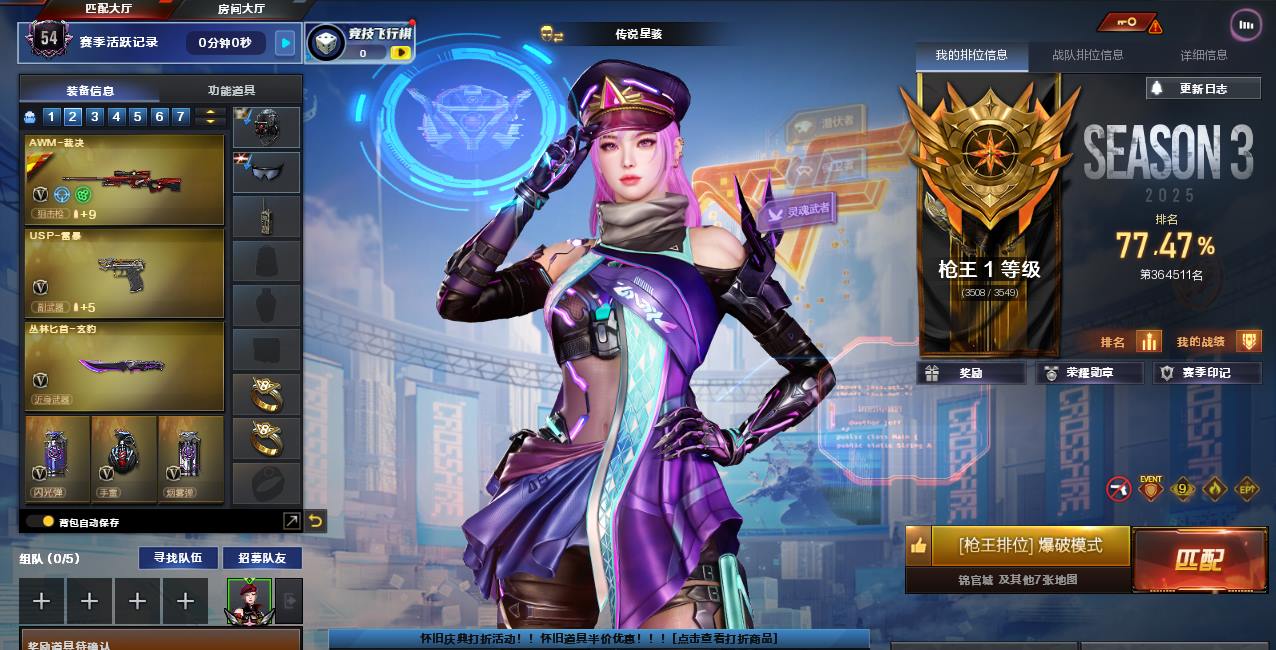Viewport: 1276px width, 650px height.
Task: Switch to the 详细信息 tab
Action: (x=1203, y=55)
